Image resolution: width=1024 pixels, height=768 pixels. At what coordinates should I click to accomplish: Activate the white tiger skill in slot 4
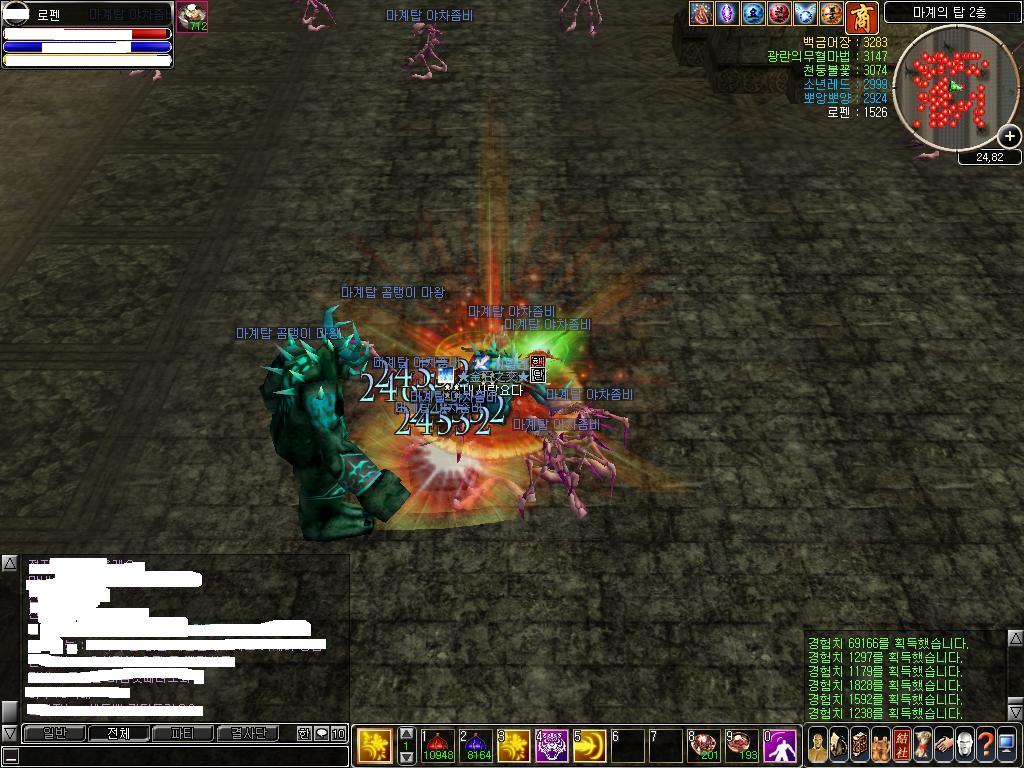click(x=552, y=745)
